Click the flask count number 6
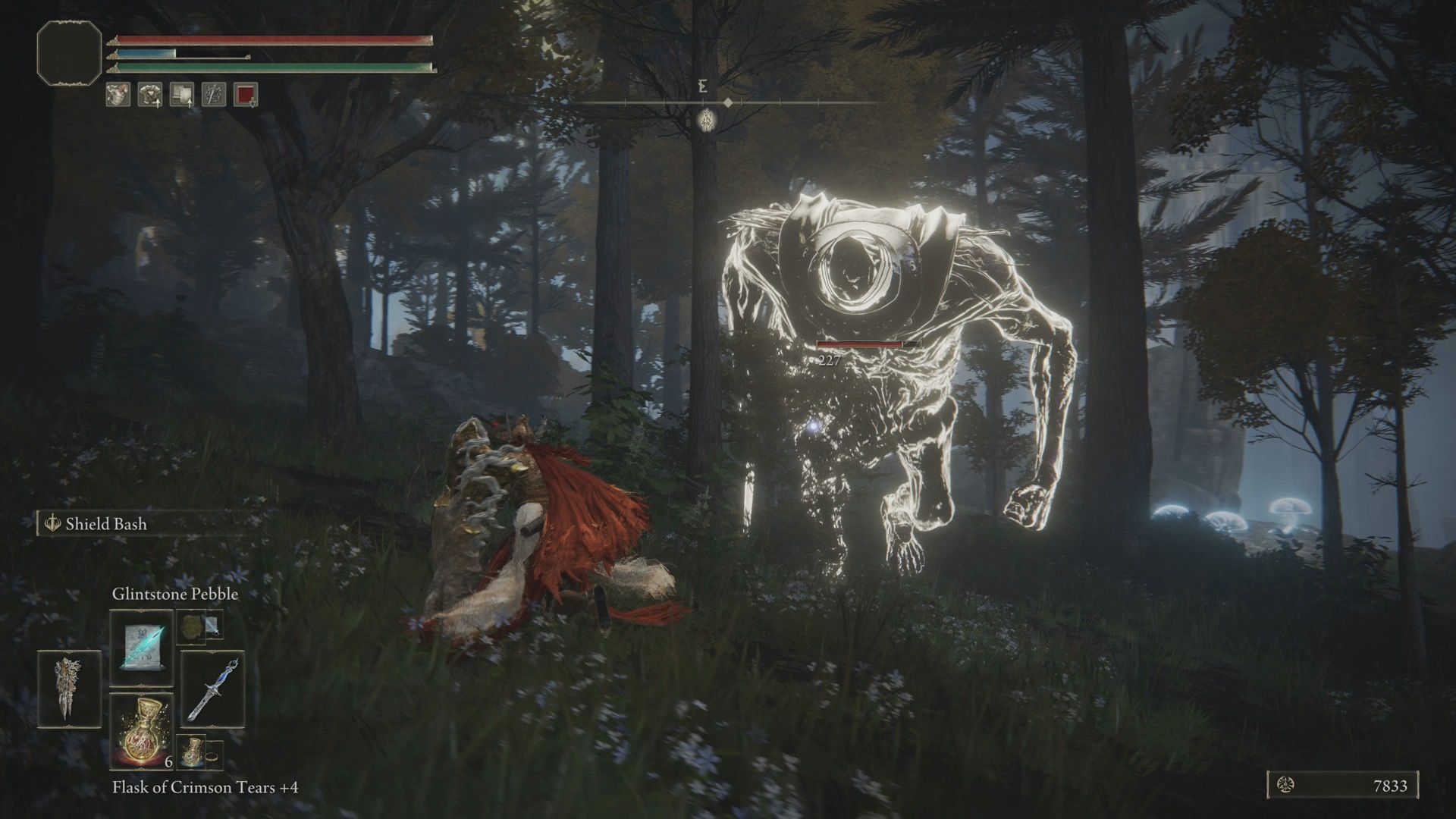 tap(168, 761)
